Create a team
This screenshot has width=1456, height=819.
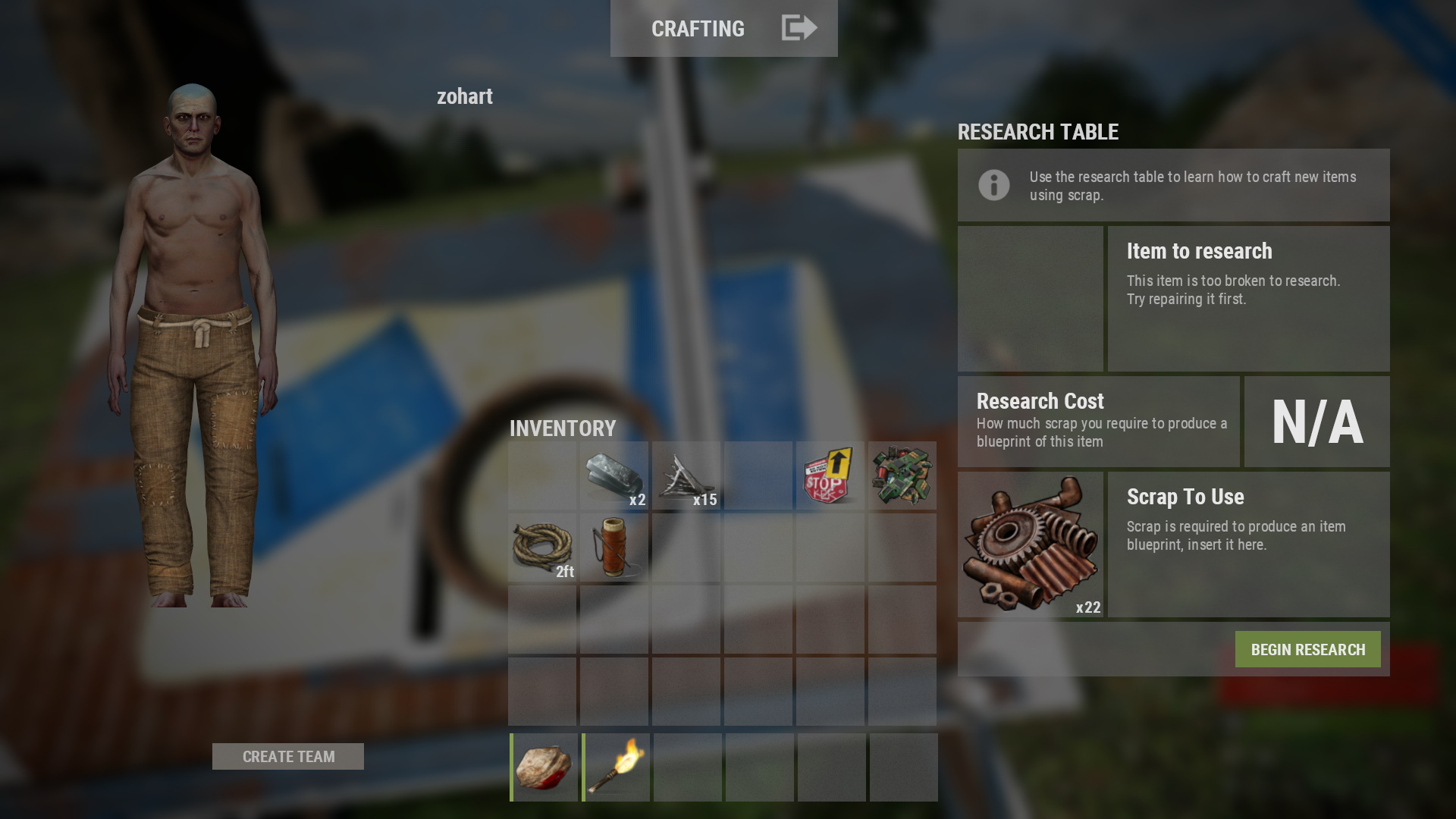[x=288, y=757]
